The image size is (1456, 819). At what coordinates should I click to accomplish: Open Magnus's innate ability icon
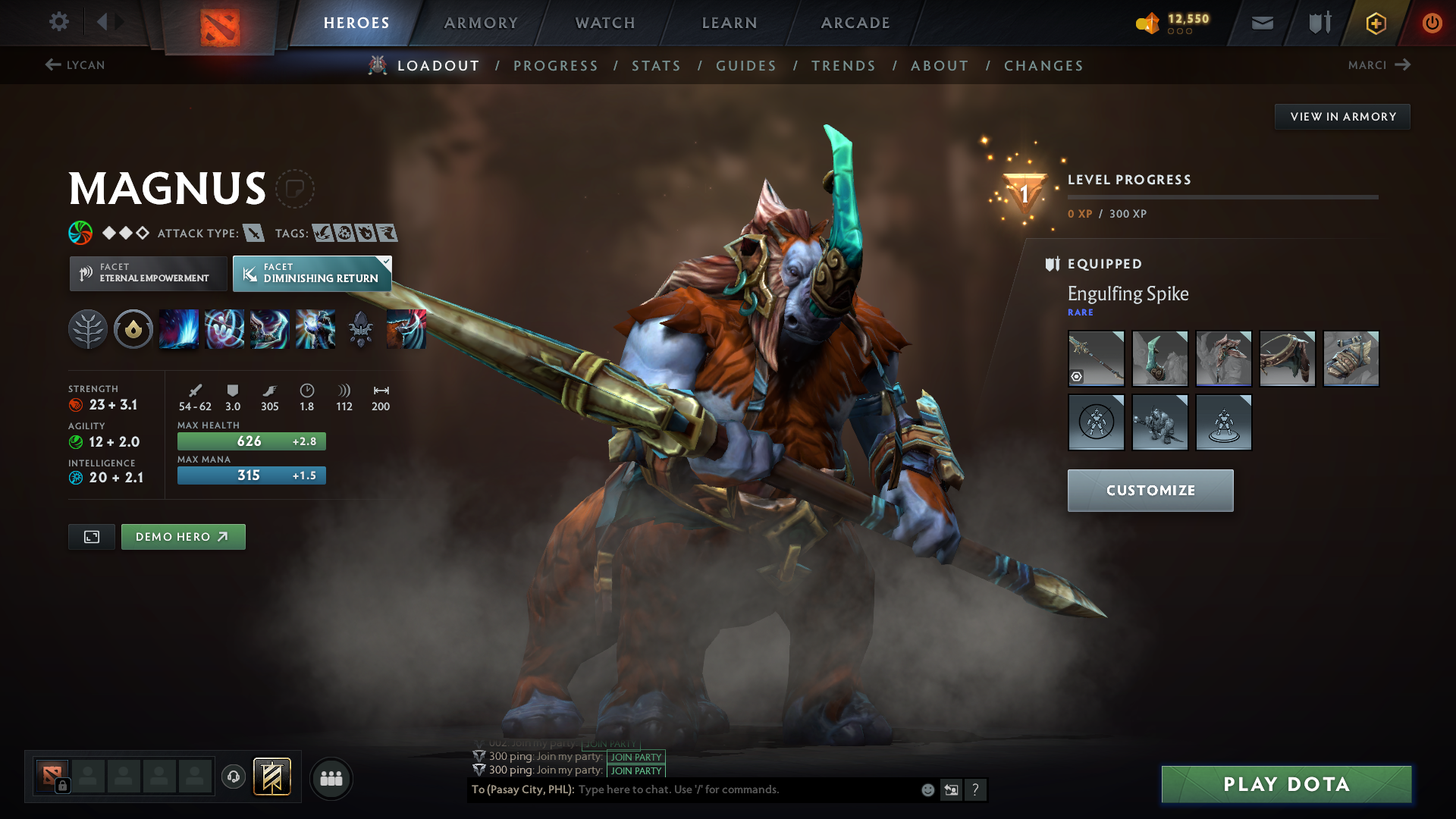(133, 329)
